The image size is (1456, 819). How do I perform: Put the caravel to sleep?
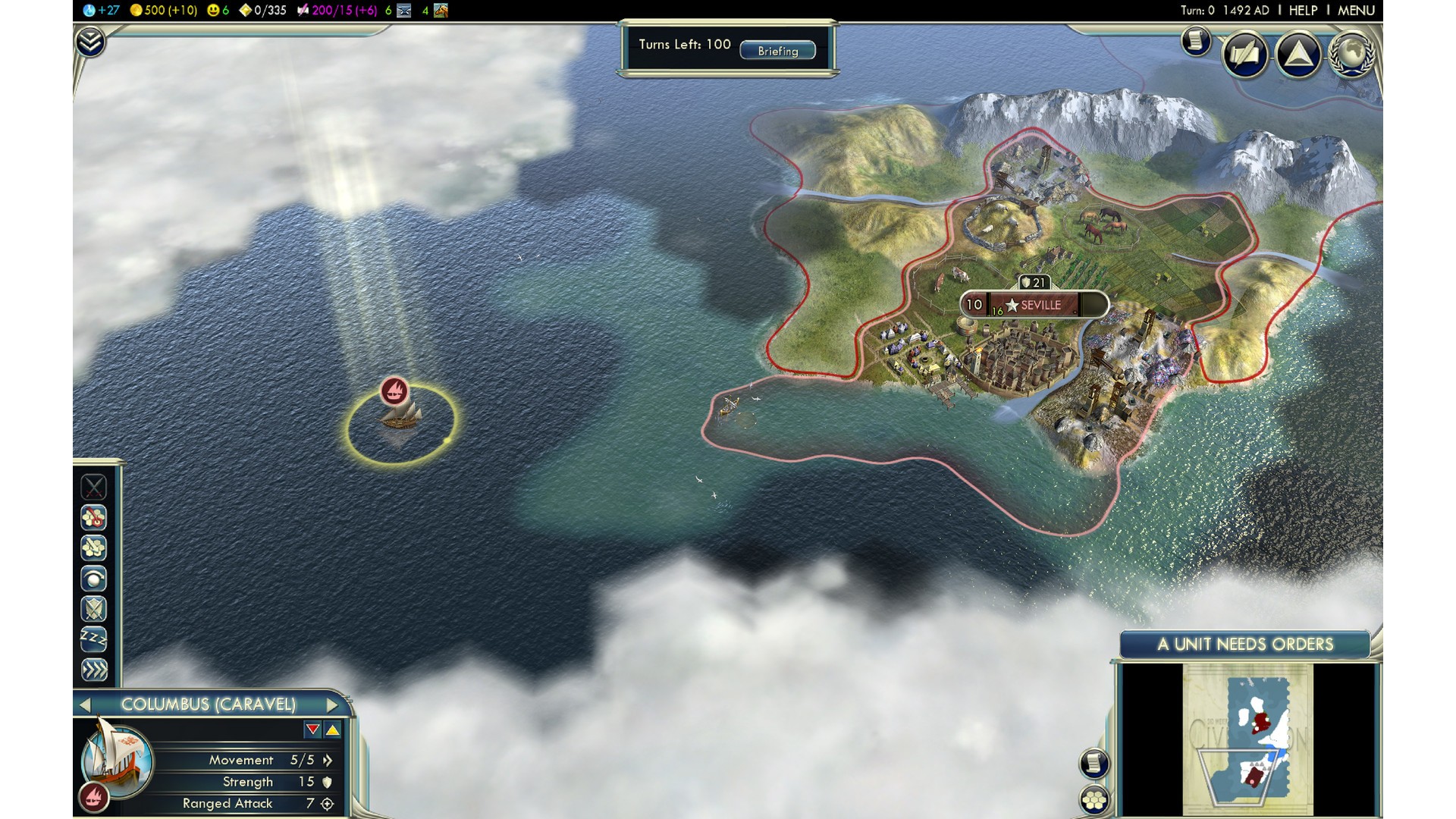pyautogui.click(x=94, y=639)
